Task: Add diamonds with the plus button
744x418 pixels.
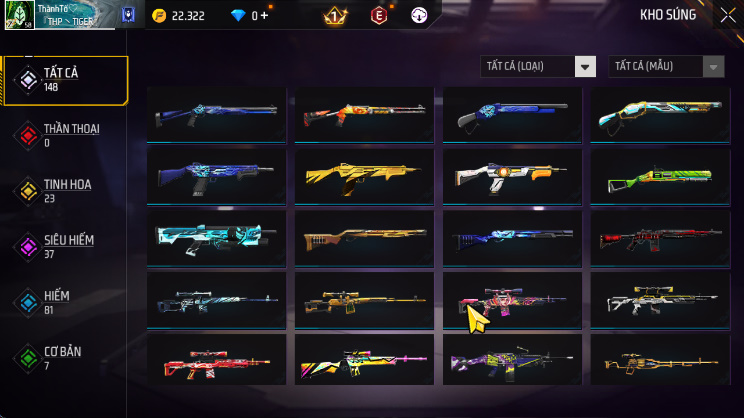Action: tap(266, 16)
